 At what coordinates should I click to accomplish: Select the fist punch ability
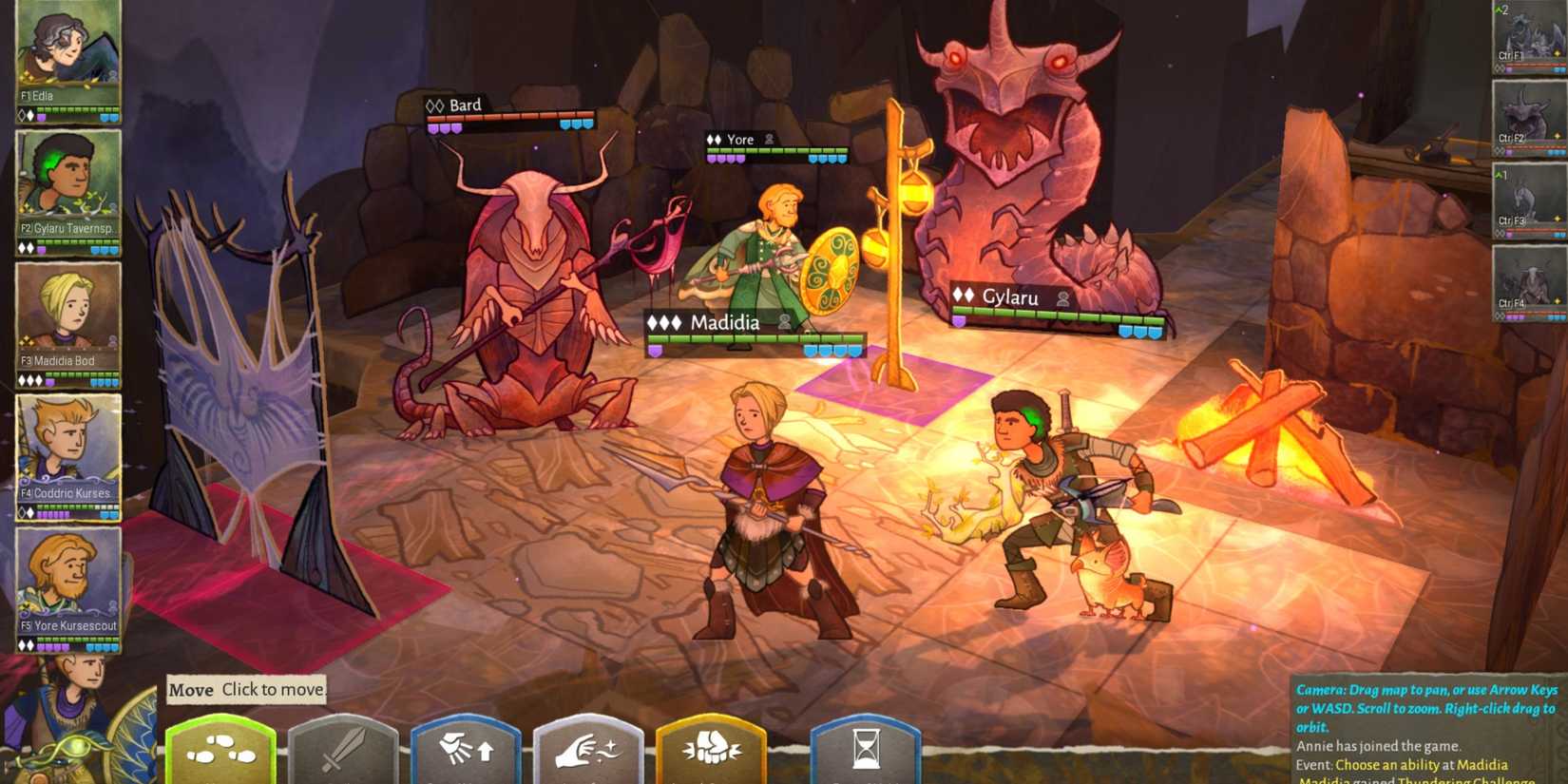[711, 751]
